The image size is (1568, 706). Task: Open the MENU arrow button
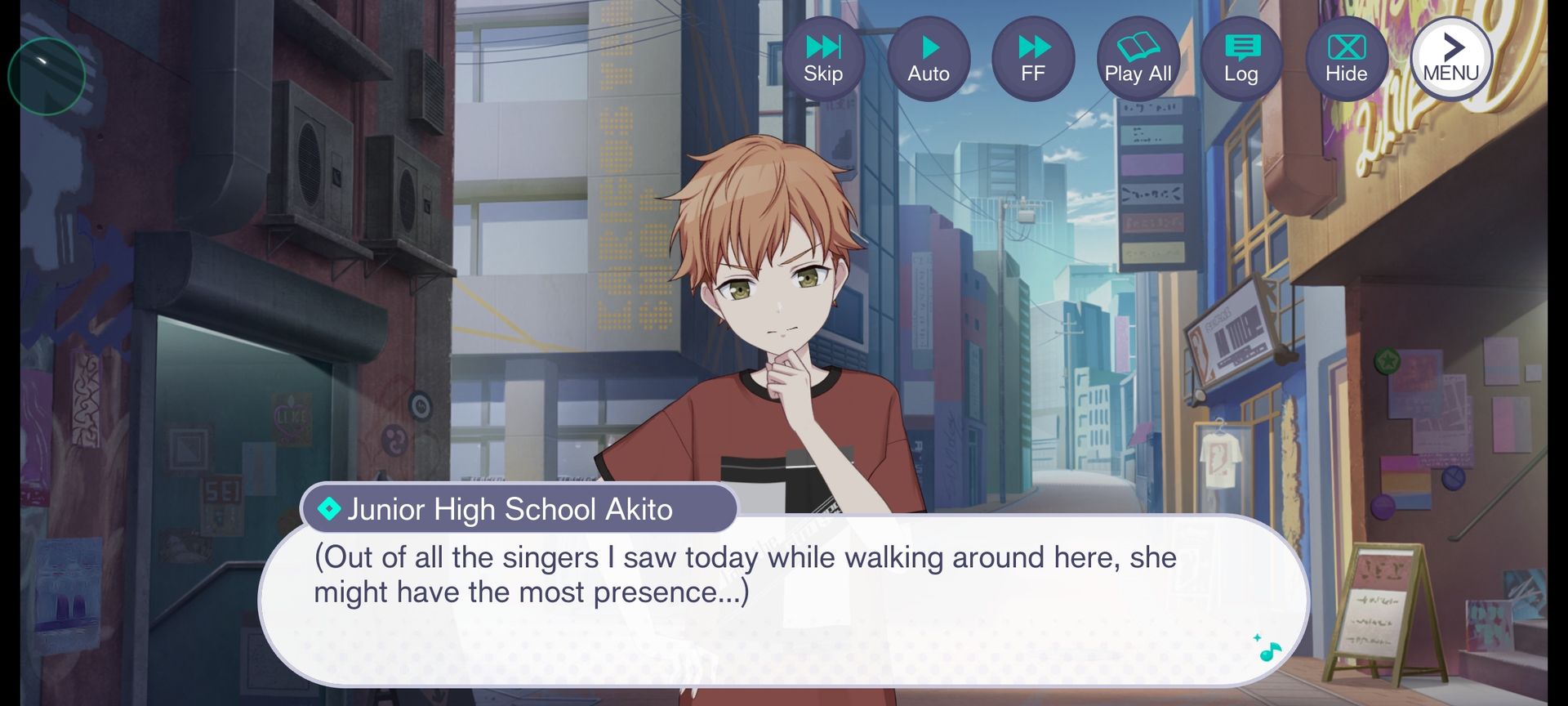pyautogui.click(x=1451, y=59)
